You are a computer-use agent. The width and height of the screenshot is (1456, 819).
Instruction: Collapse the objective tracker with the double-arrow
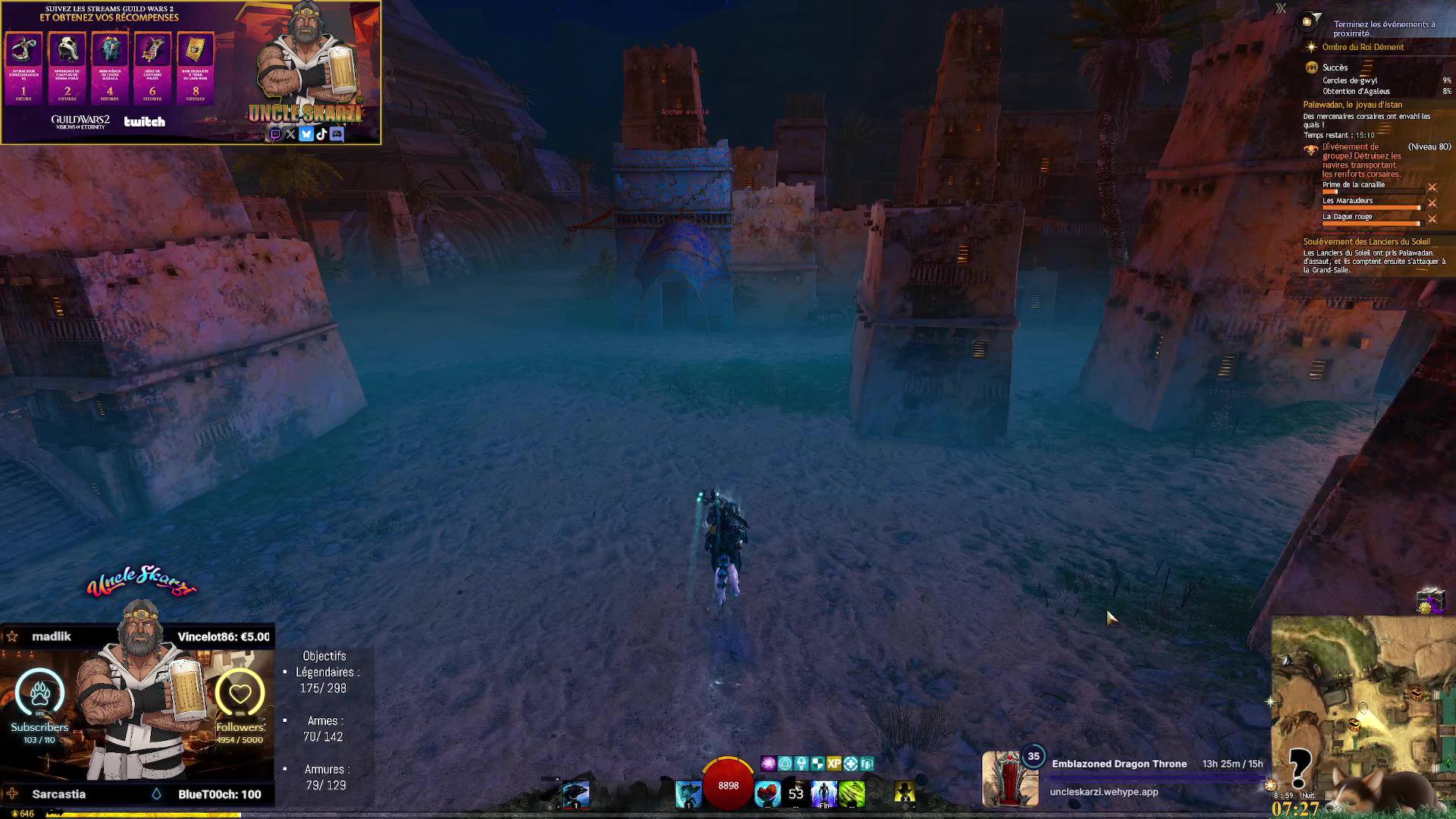point(1281,8)
